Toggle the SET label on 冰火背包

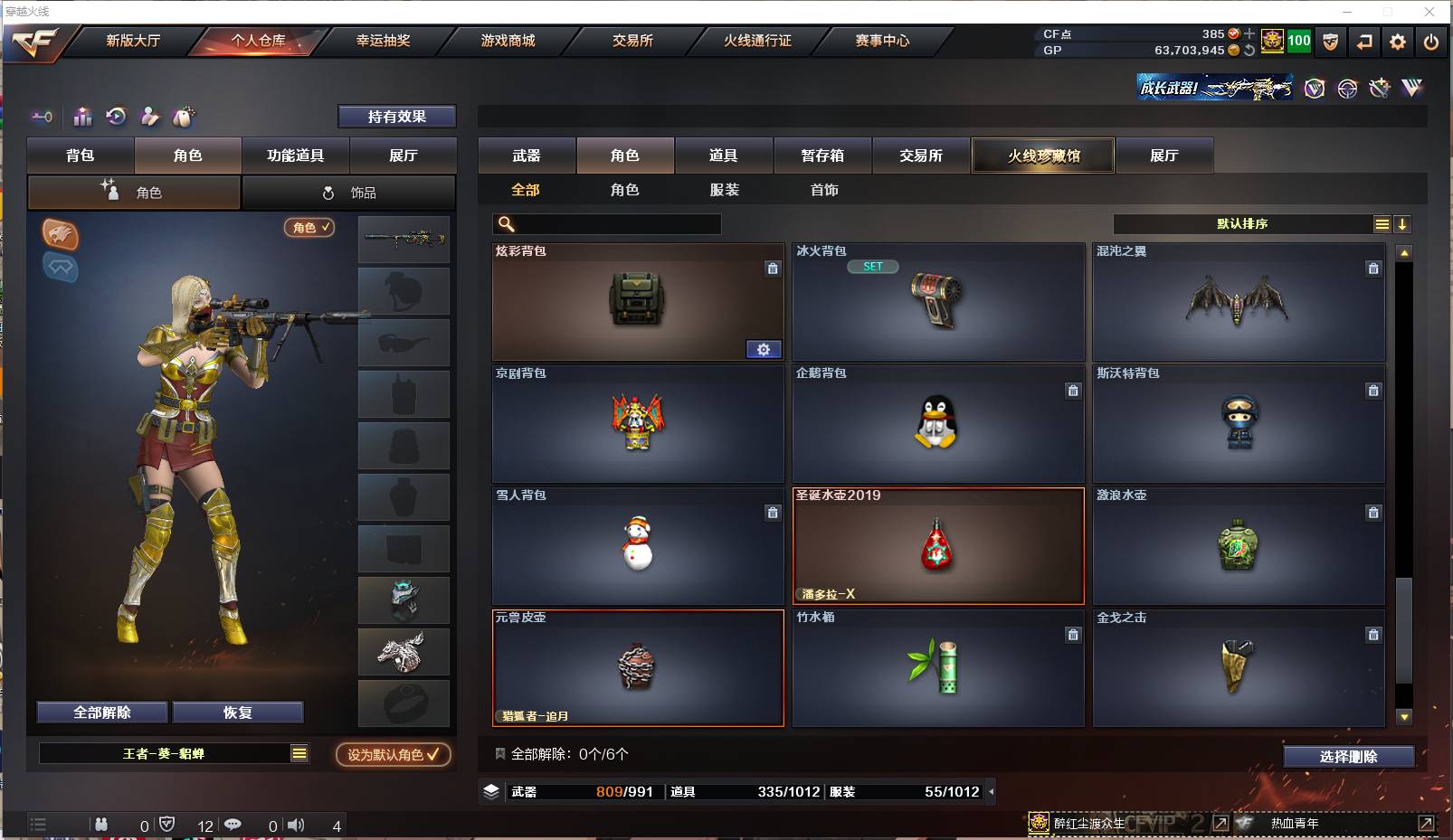coord(872,267)
